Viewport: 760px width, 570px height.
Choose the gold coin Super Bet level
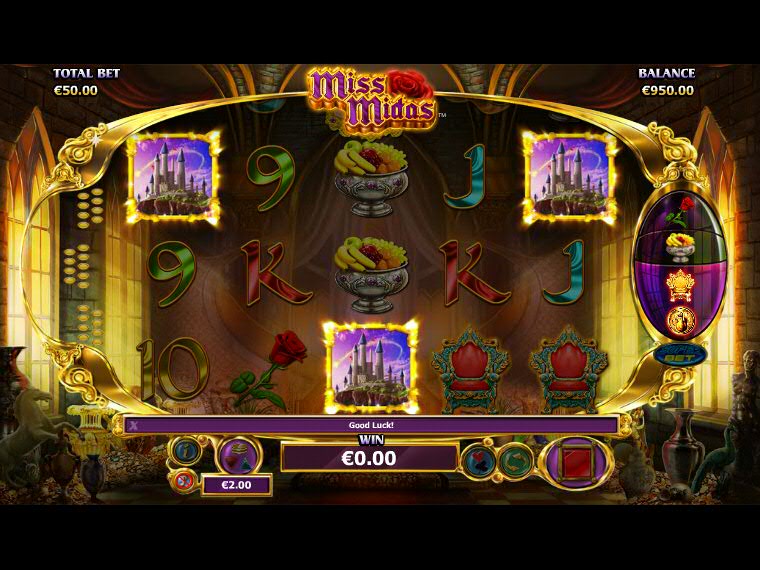point(681,320)
